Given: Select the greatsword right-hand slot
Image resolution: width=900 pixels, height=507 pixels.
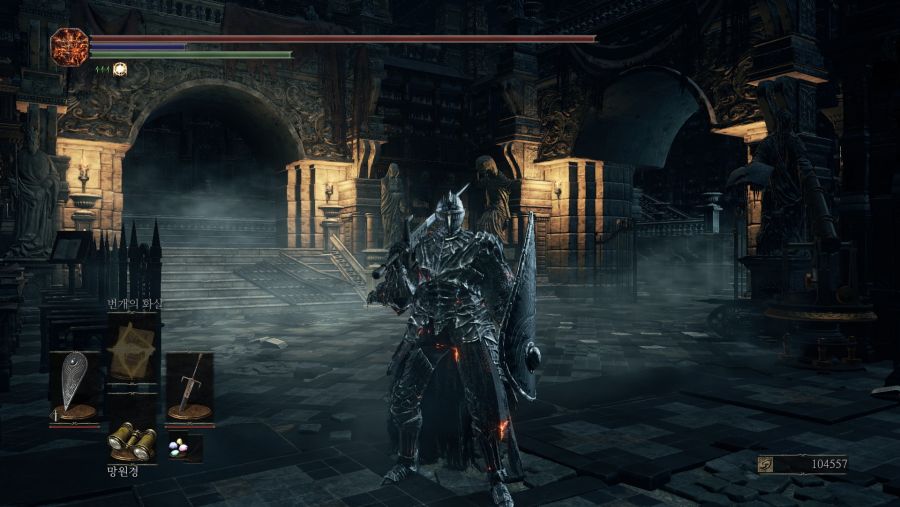Looking at the screenshot, I should 189,387.
